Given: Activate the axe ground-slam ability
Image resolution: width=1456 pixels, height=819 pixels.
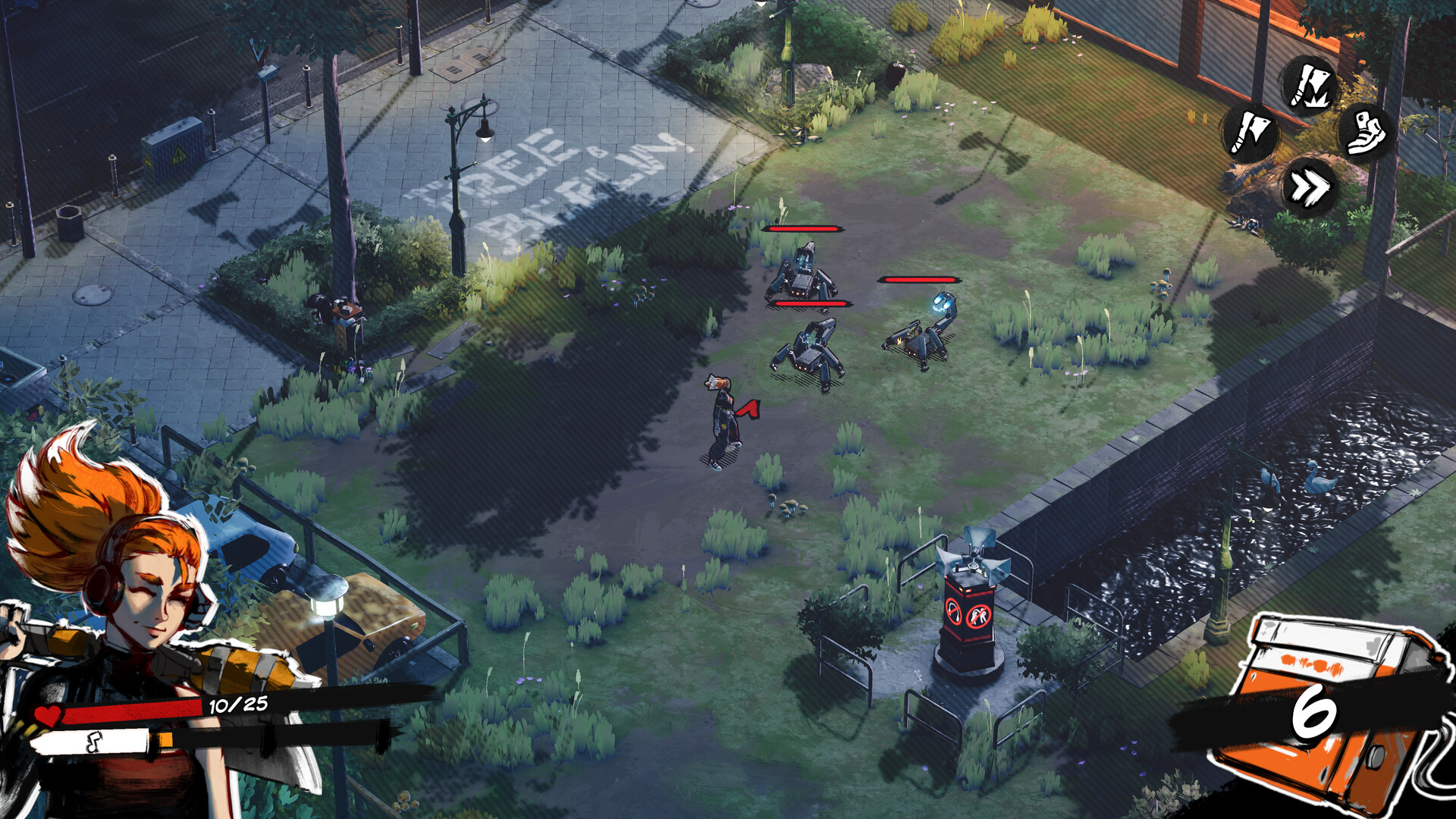Looking at the screenshot, I should pyautogui.click(x=1310, y=85).
